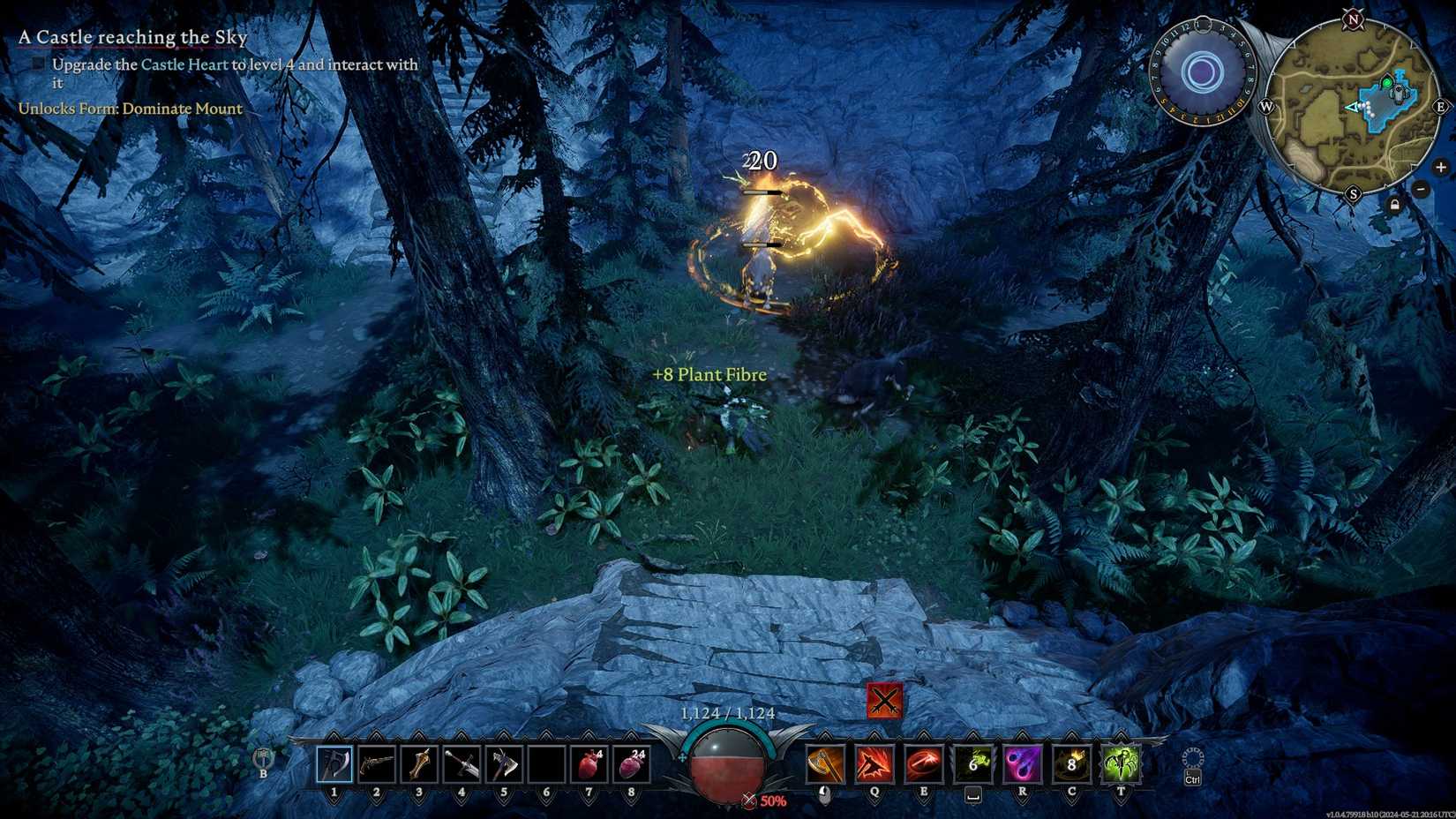Select the sword in hotbar slot 4
1456x819 pixels.
pyautogui.click(x=462, y=764)
